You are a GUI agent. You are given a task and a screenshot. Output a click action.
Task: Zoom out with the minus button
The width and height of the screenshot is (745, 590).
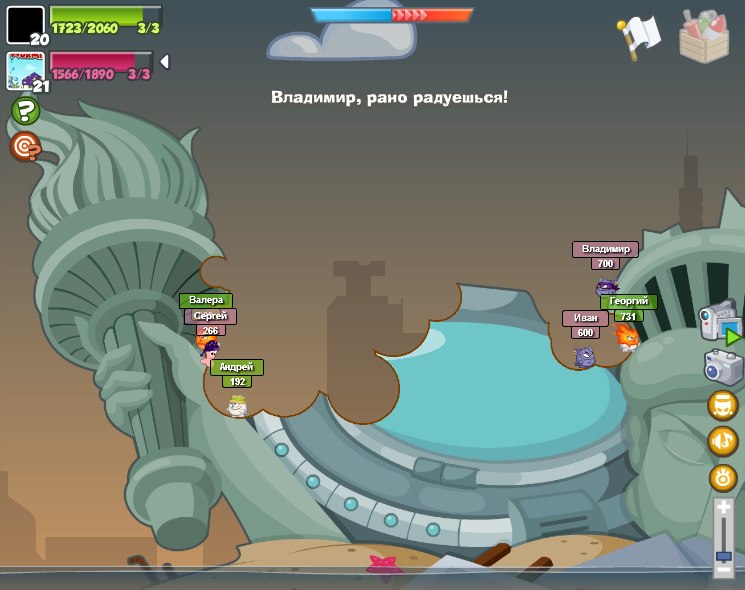(723, 570)
